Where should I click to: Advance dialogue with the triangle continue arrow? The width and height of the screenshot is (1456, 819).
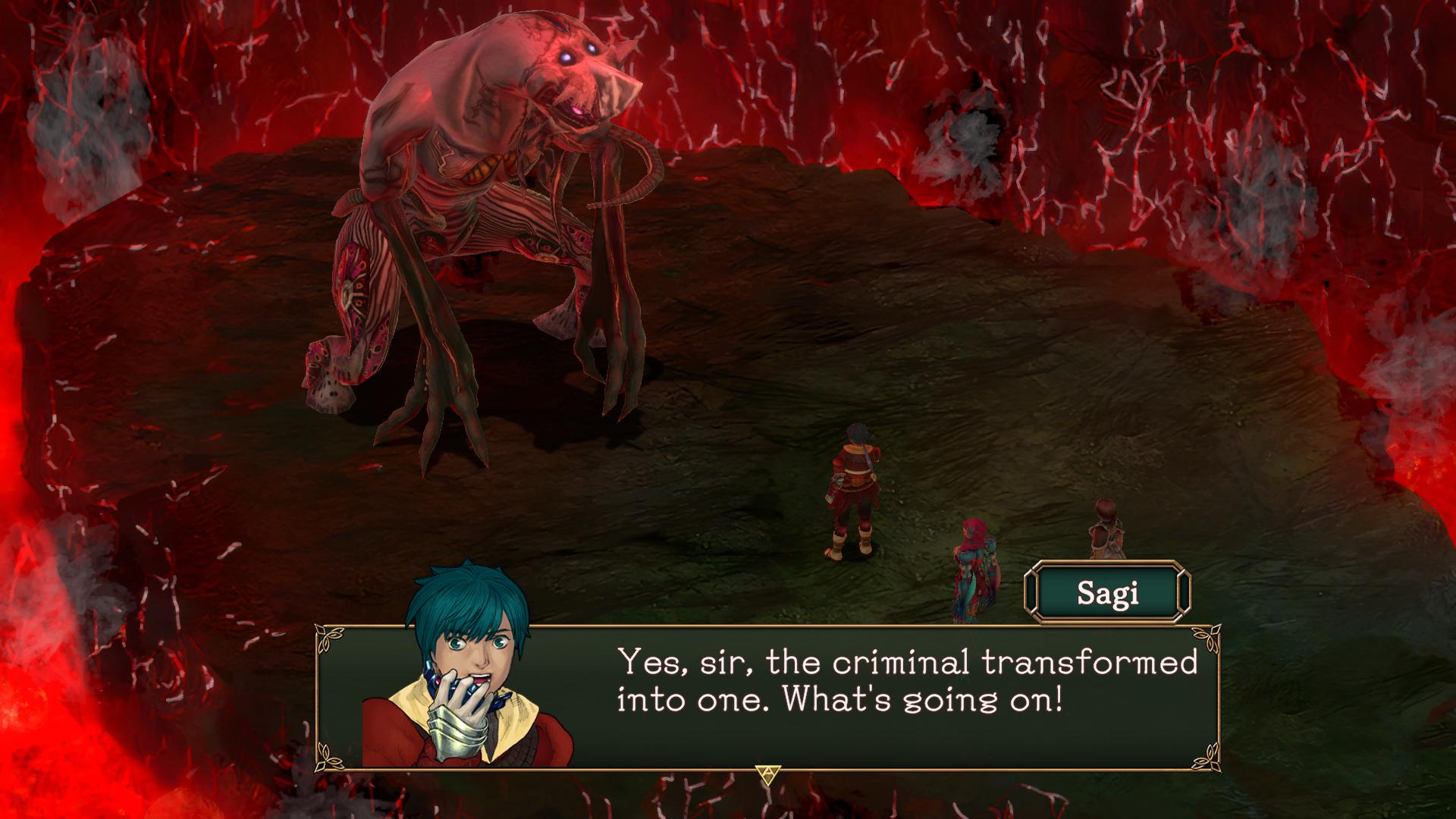(x=767, y=773)
